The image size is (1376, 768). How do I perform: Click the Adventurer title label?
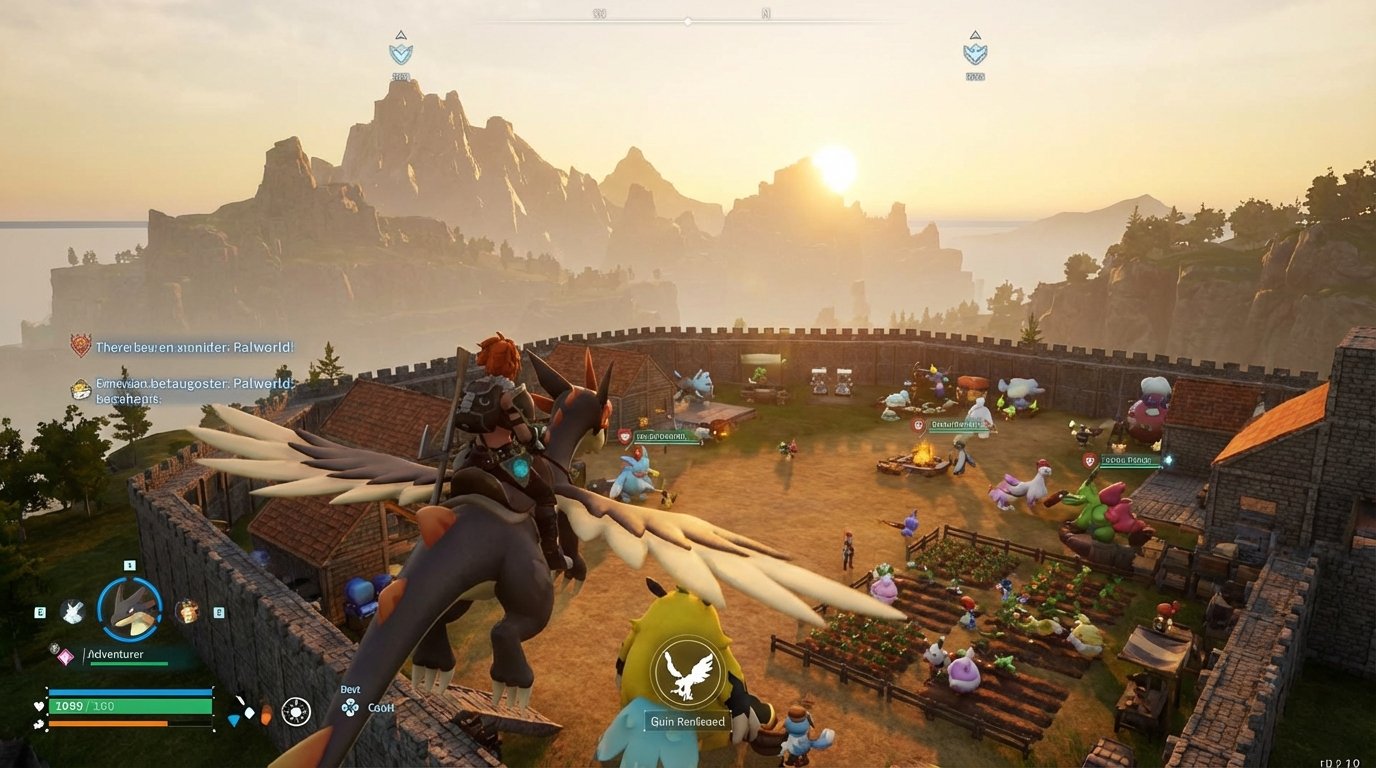tap(115, 654)
